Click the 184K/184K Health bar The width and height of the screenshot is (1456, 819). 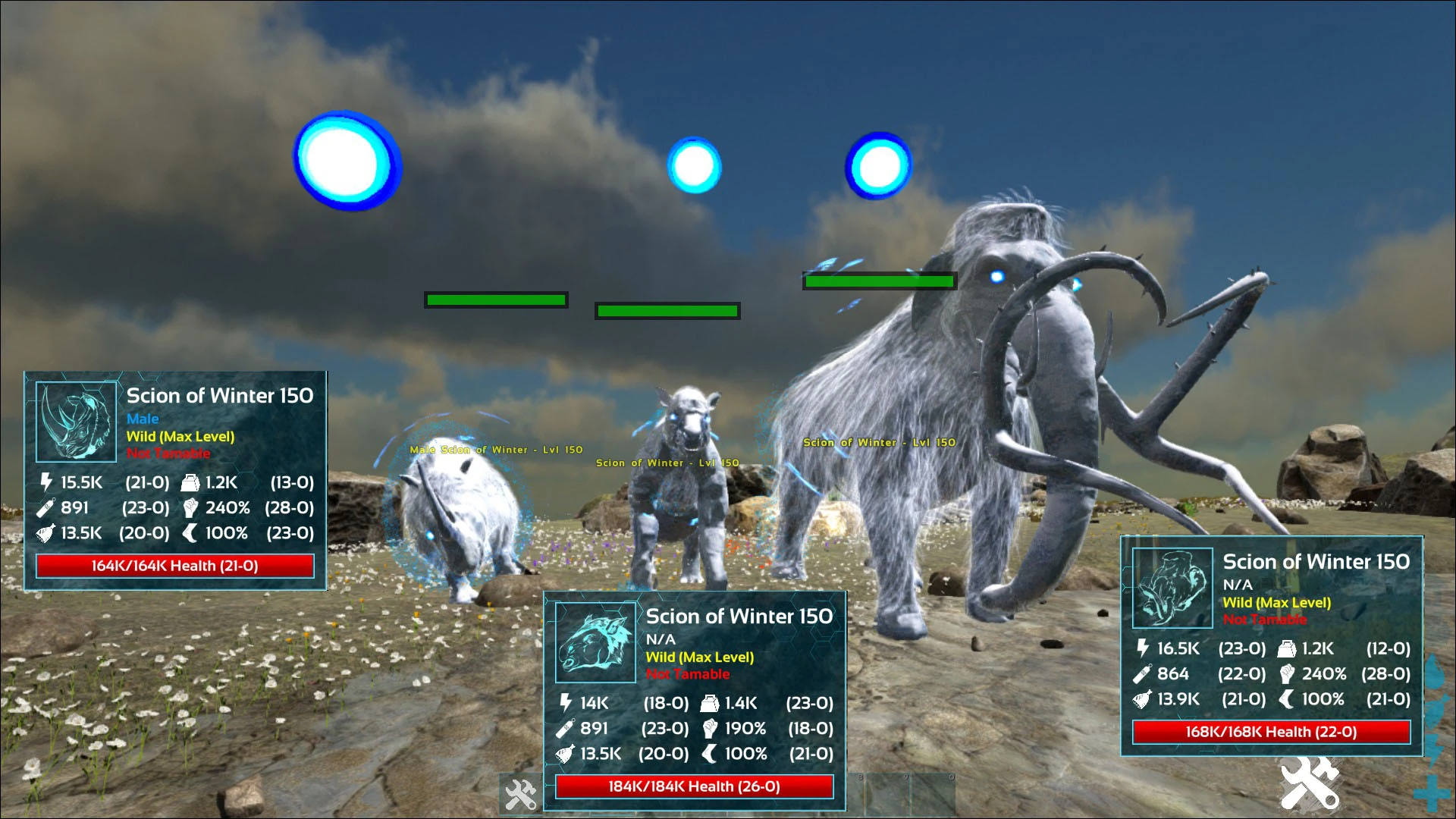[693, 786]
